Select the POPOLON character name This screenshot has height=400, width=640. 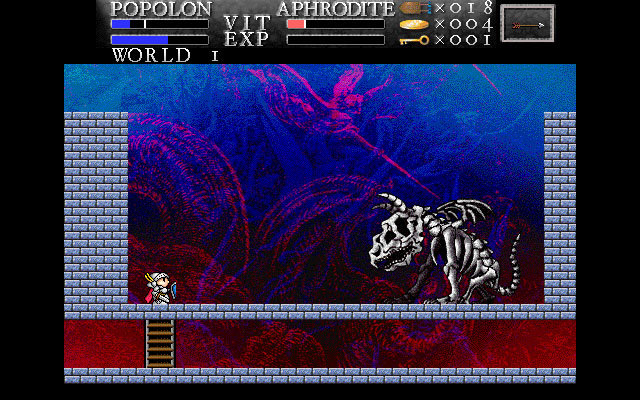click(160, 8)
